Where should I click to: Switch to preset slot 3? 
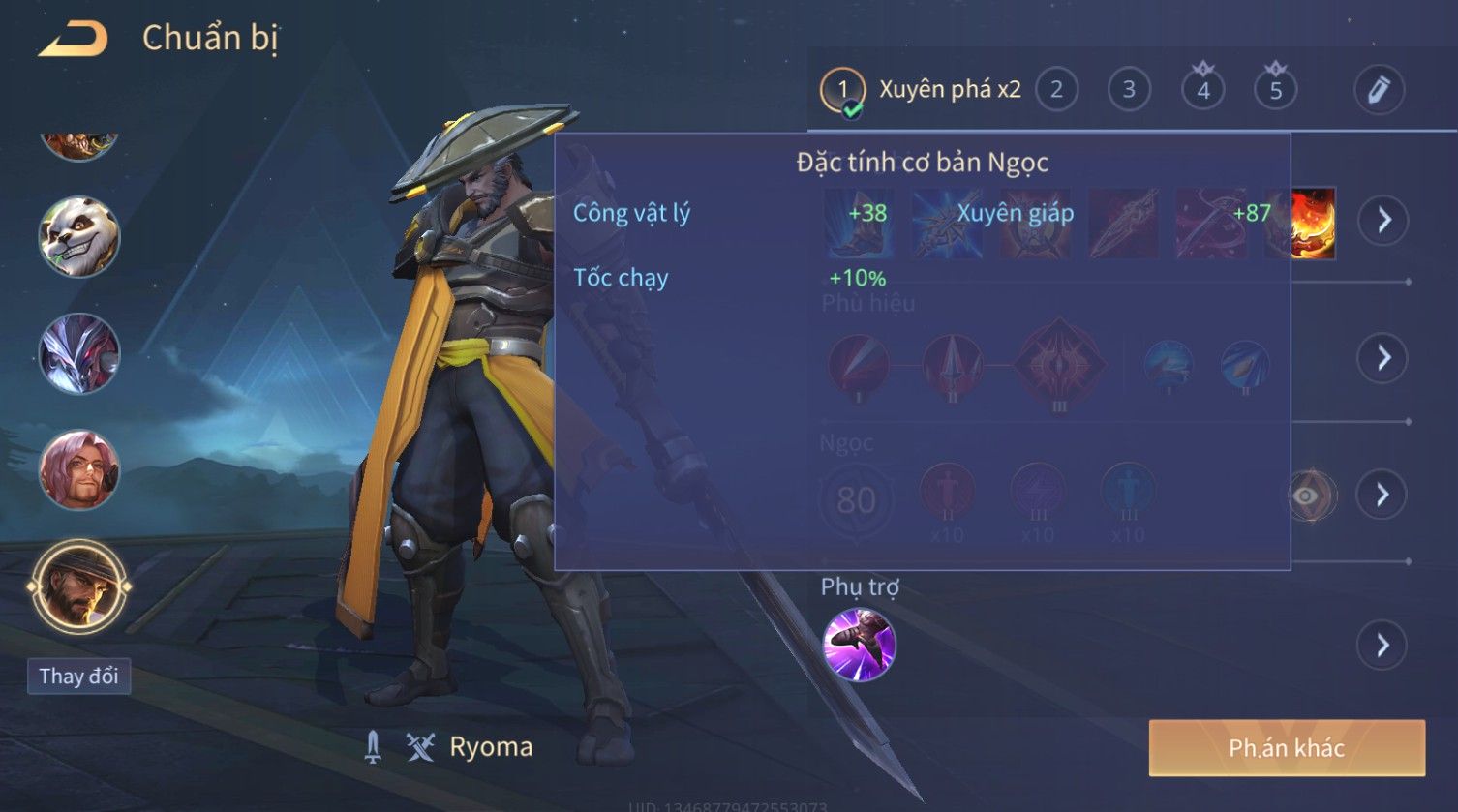[x=1128, y=90]
